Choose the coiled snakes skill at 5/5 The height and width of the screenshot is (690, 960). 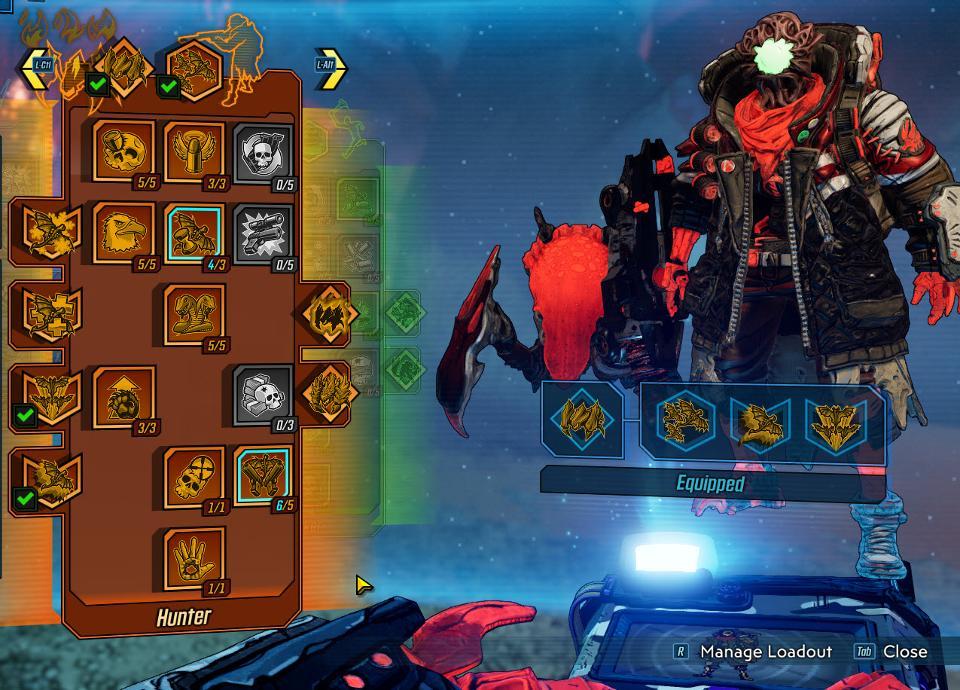point(194,314)
